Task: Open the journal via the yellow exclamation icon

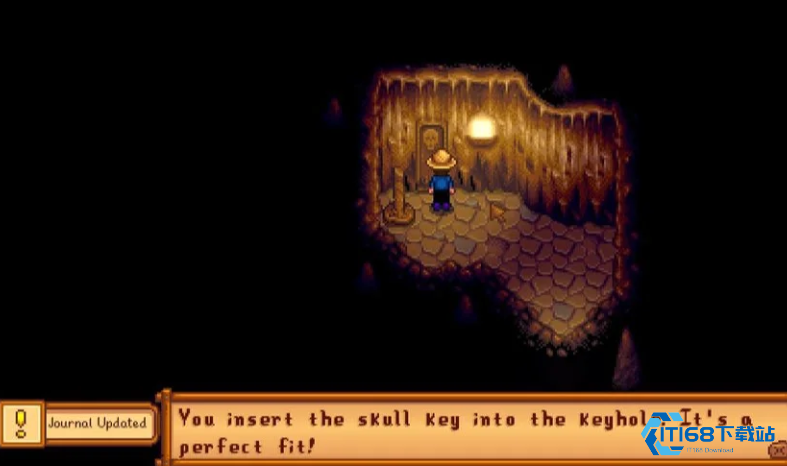Action: [x=20, y=423]
